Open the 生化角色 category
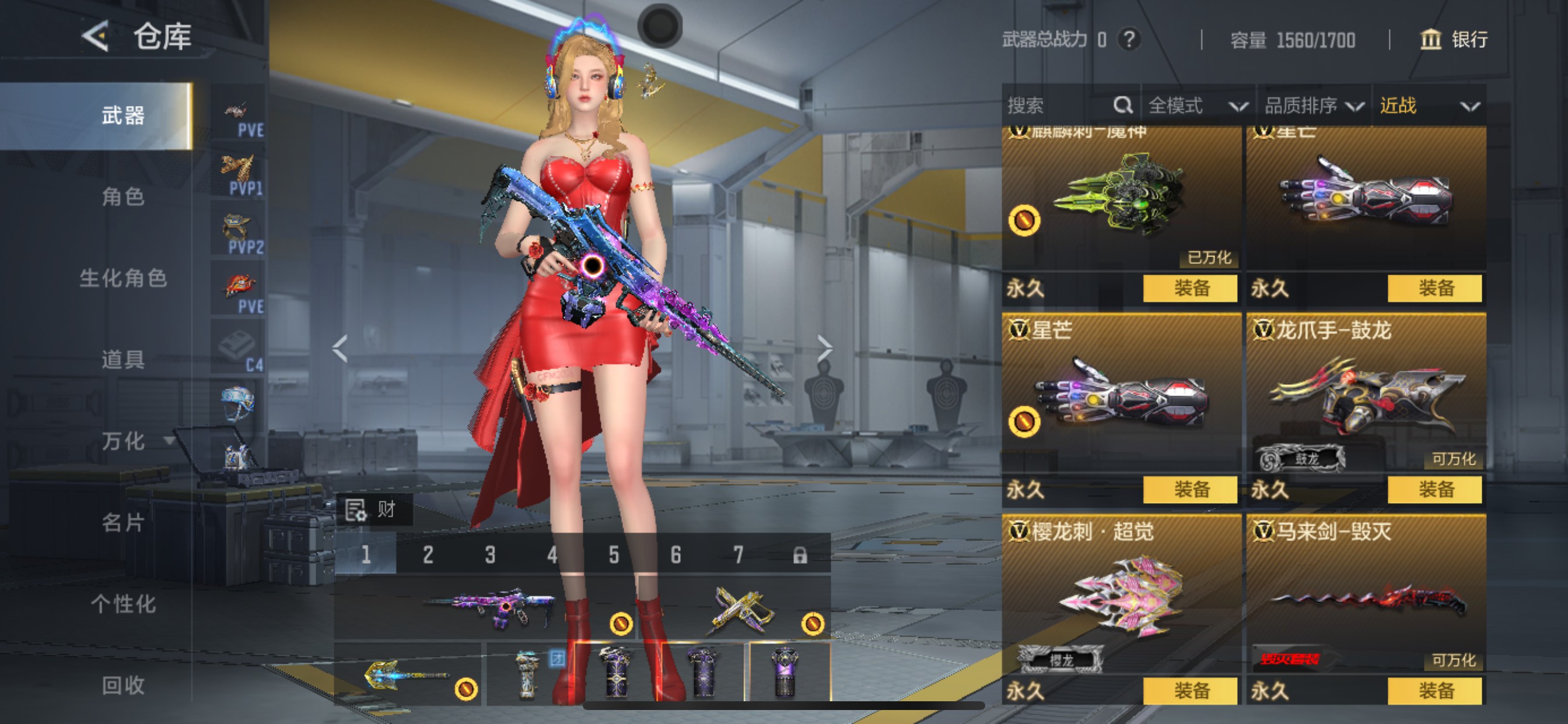The image size is (1568, 724). coord(123,278)
